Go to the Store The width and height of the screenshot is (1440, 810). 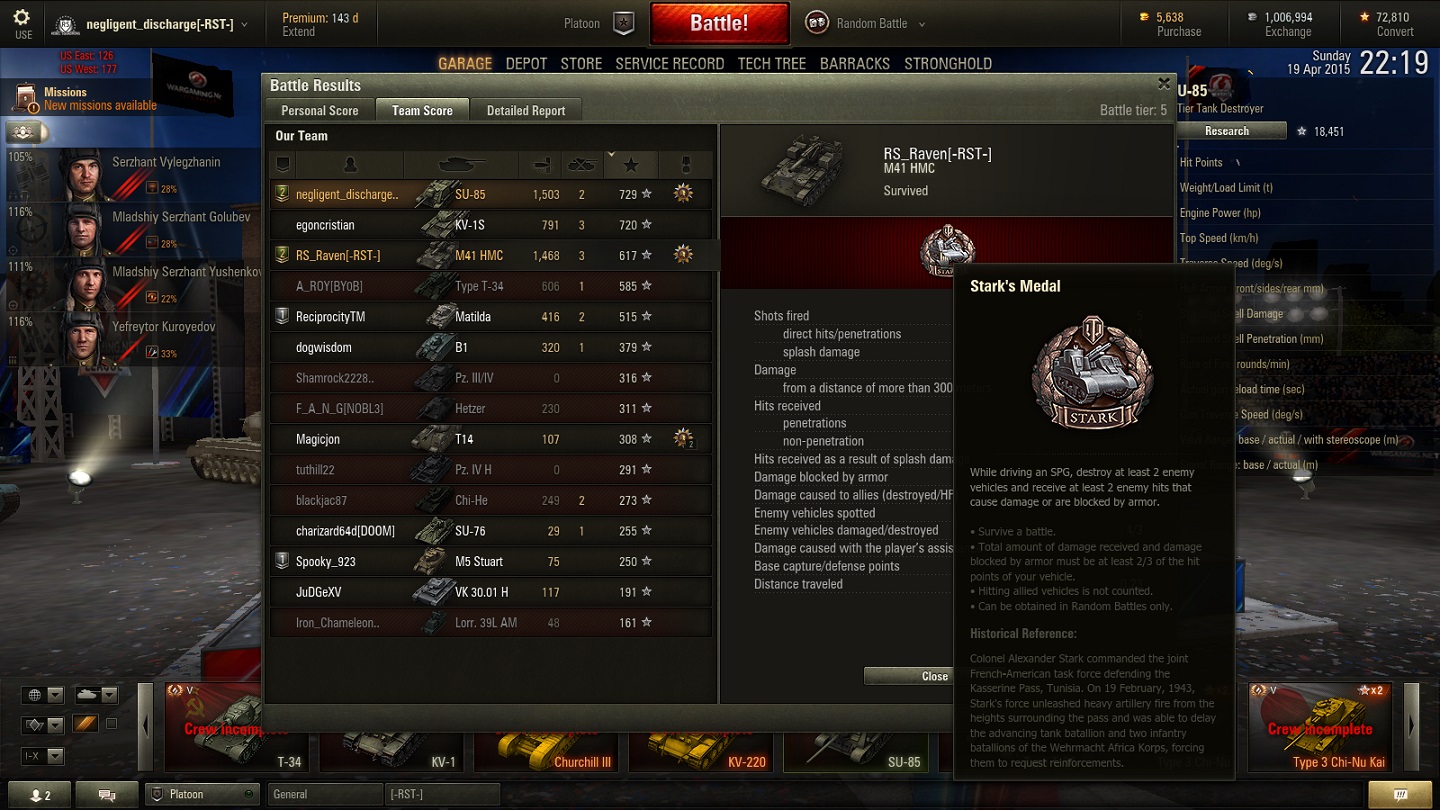click(581, 63)
